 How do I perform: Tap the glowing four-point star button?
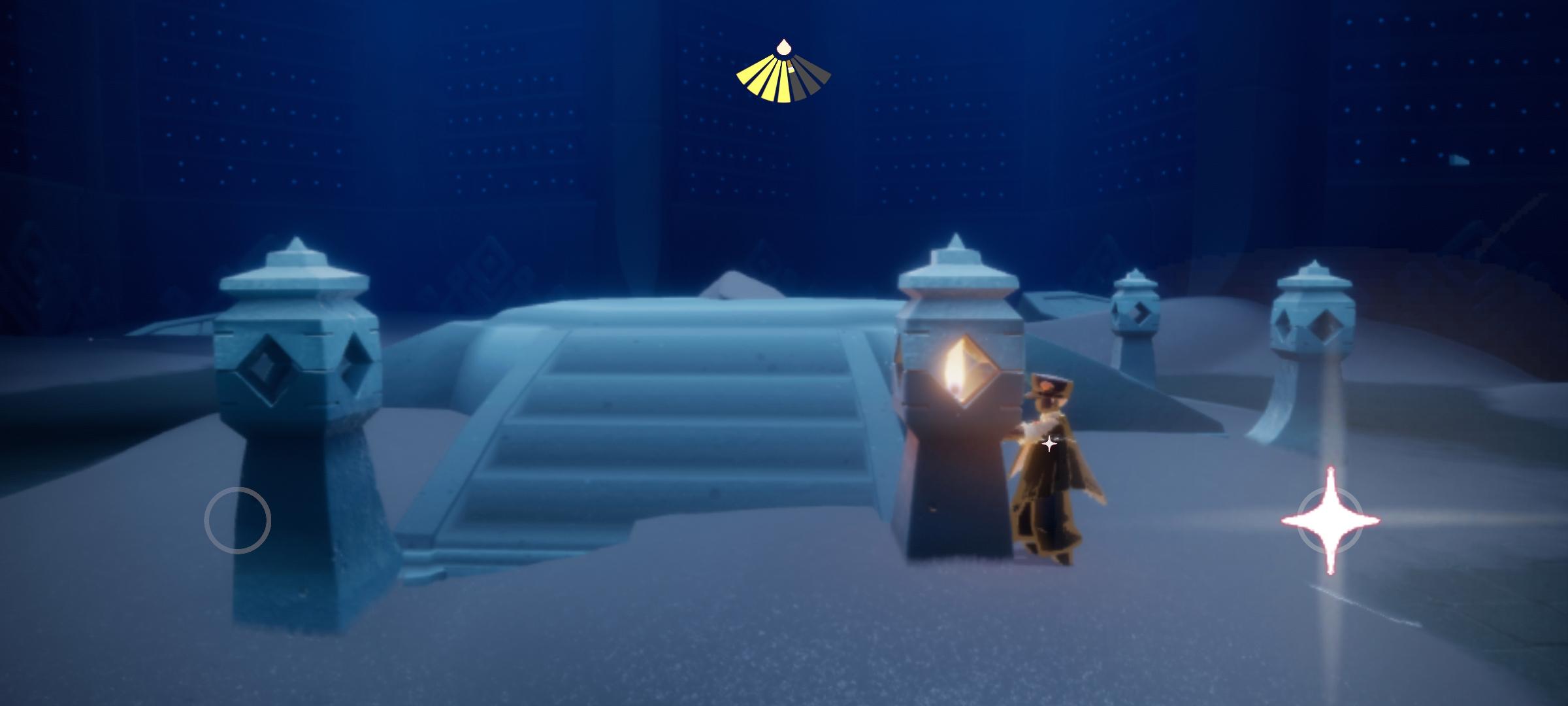(x=1330, y=521)
